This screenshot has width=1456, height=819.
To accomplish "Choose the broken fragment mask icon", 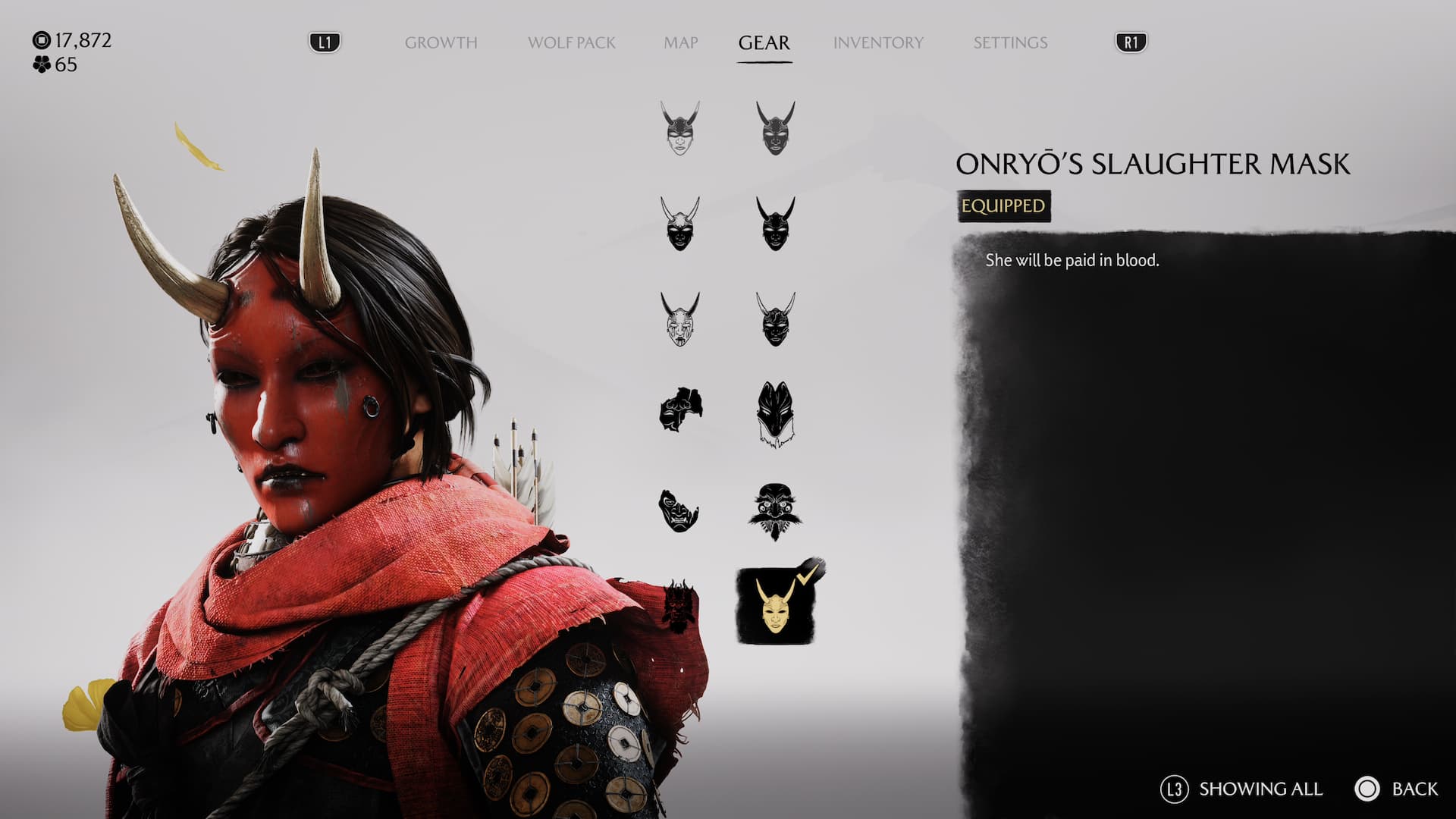I will (x=680, y=411).
